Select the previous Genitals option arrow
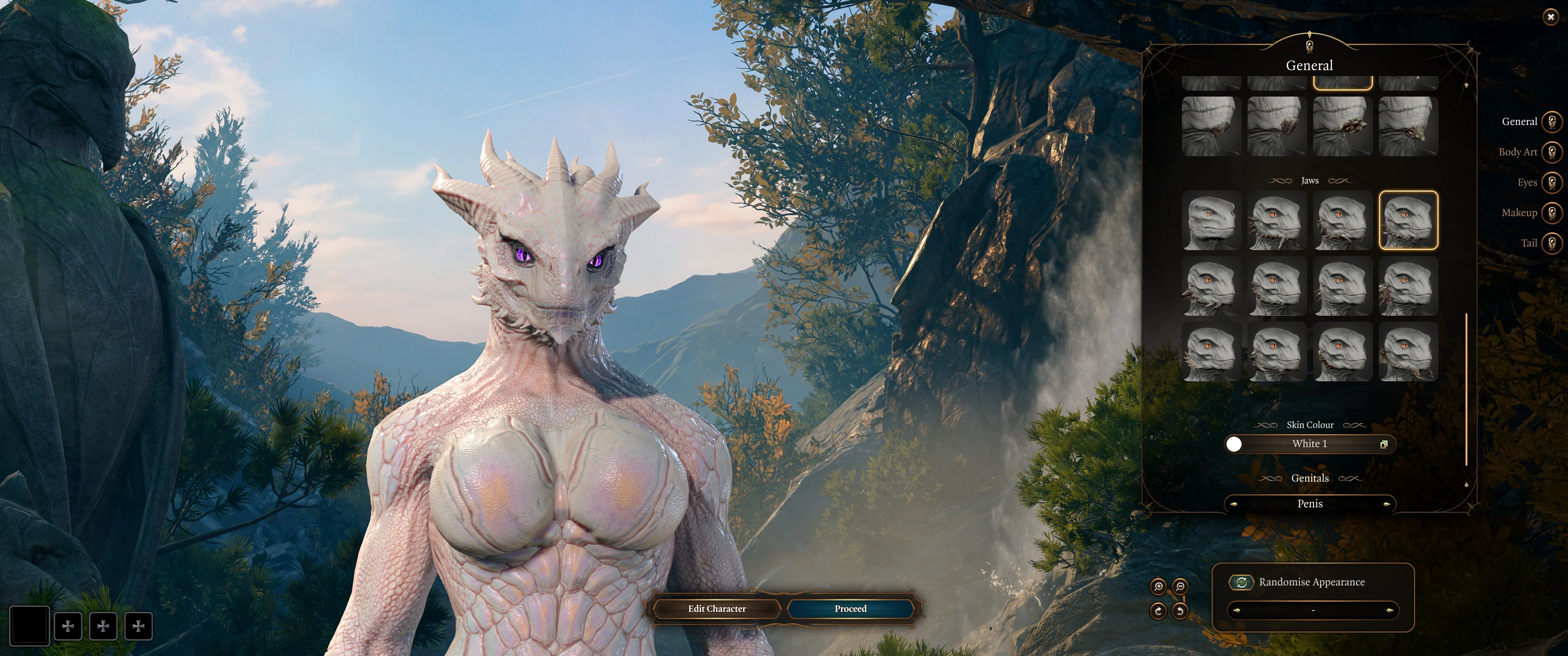The image size is (1568, 656). tap(1234, 504)
